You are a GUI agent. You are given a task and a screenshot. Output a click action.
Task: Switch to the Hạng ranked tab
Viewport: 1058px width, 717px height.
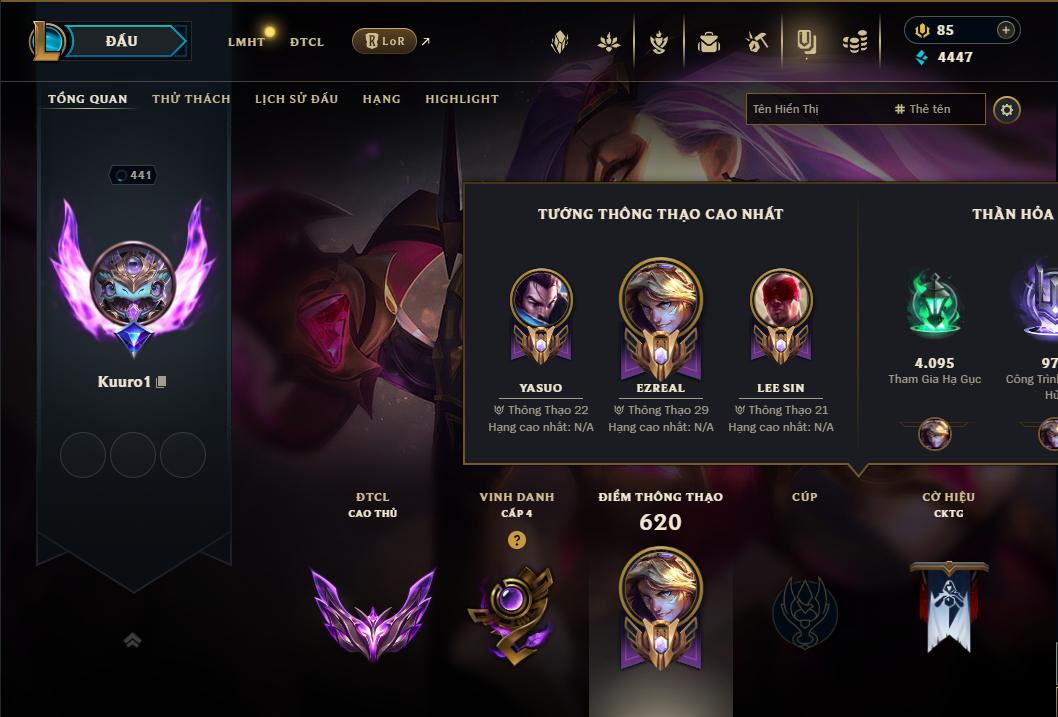coord(381,99)
